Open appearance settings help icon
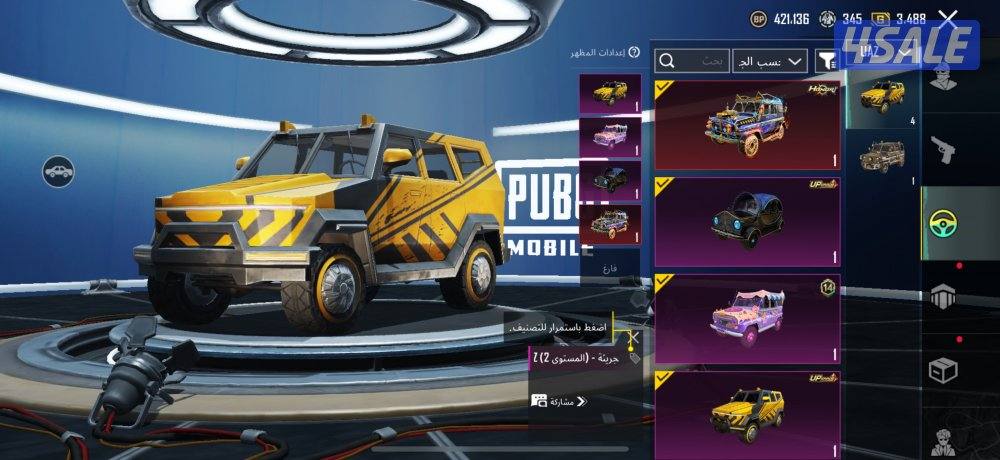Viewport: 1000px width, 460px height. (634, 52)
